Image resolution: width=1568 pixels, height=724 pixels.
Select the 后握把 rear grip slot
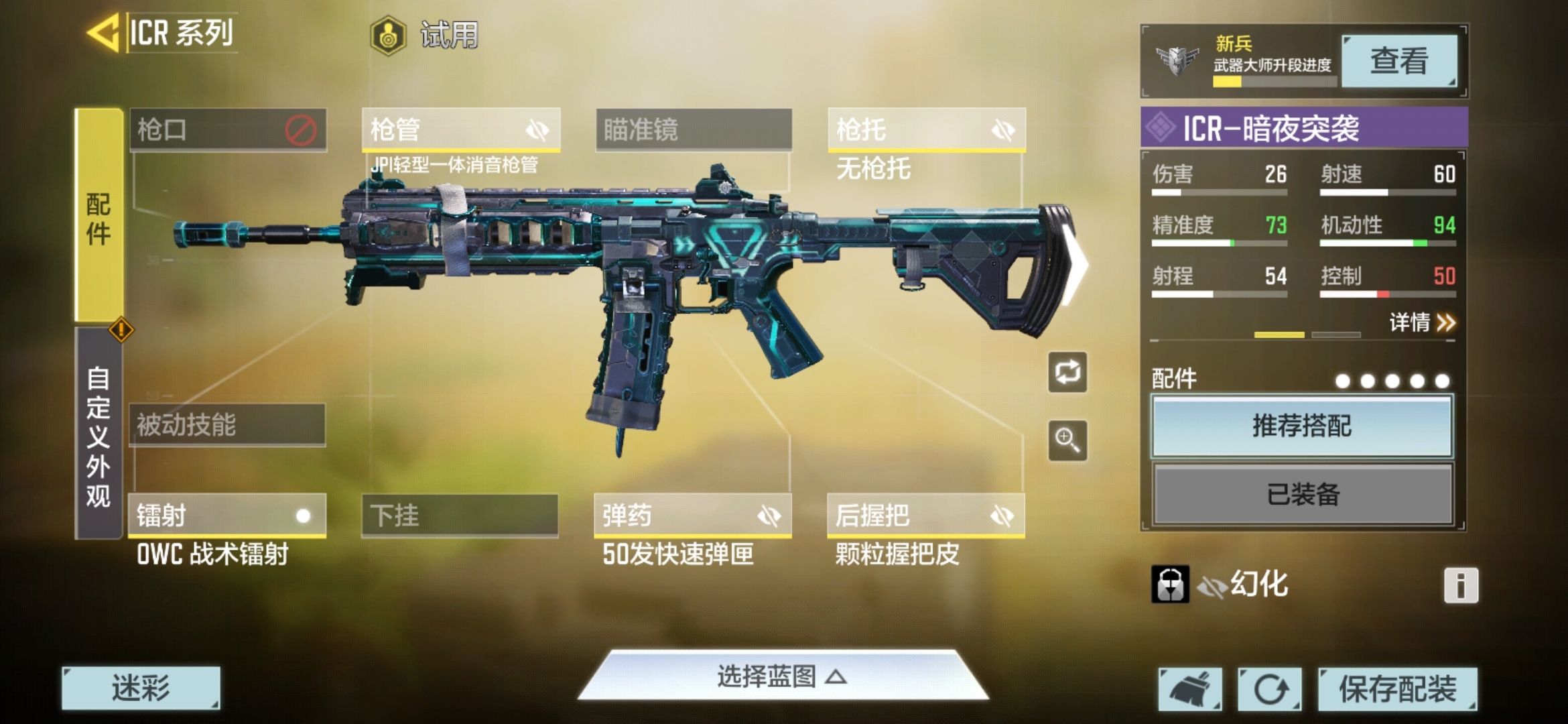(925, 516)
